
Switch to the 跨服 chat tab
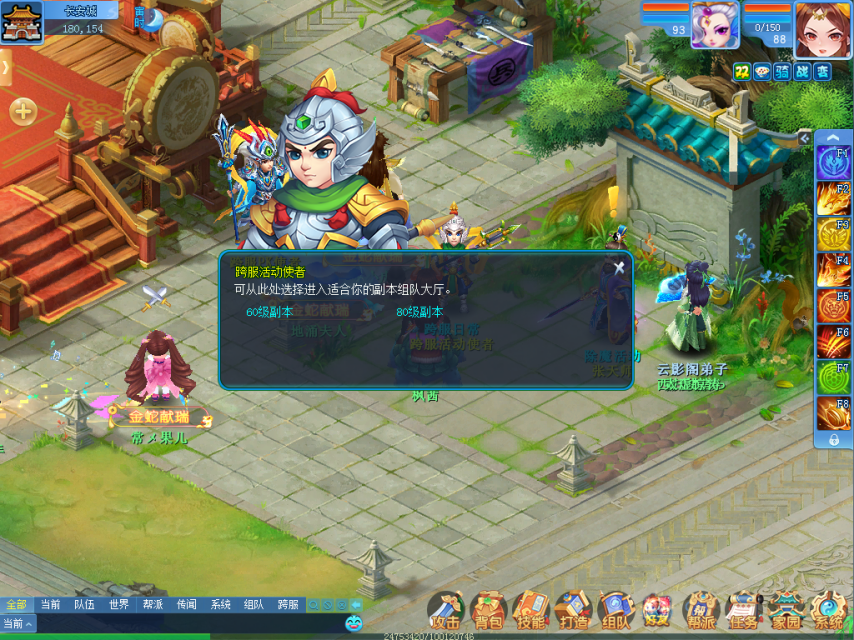288,605
